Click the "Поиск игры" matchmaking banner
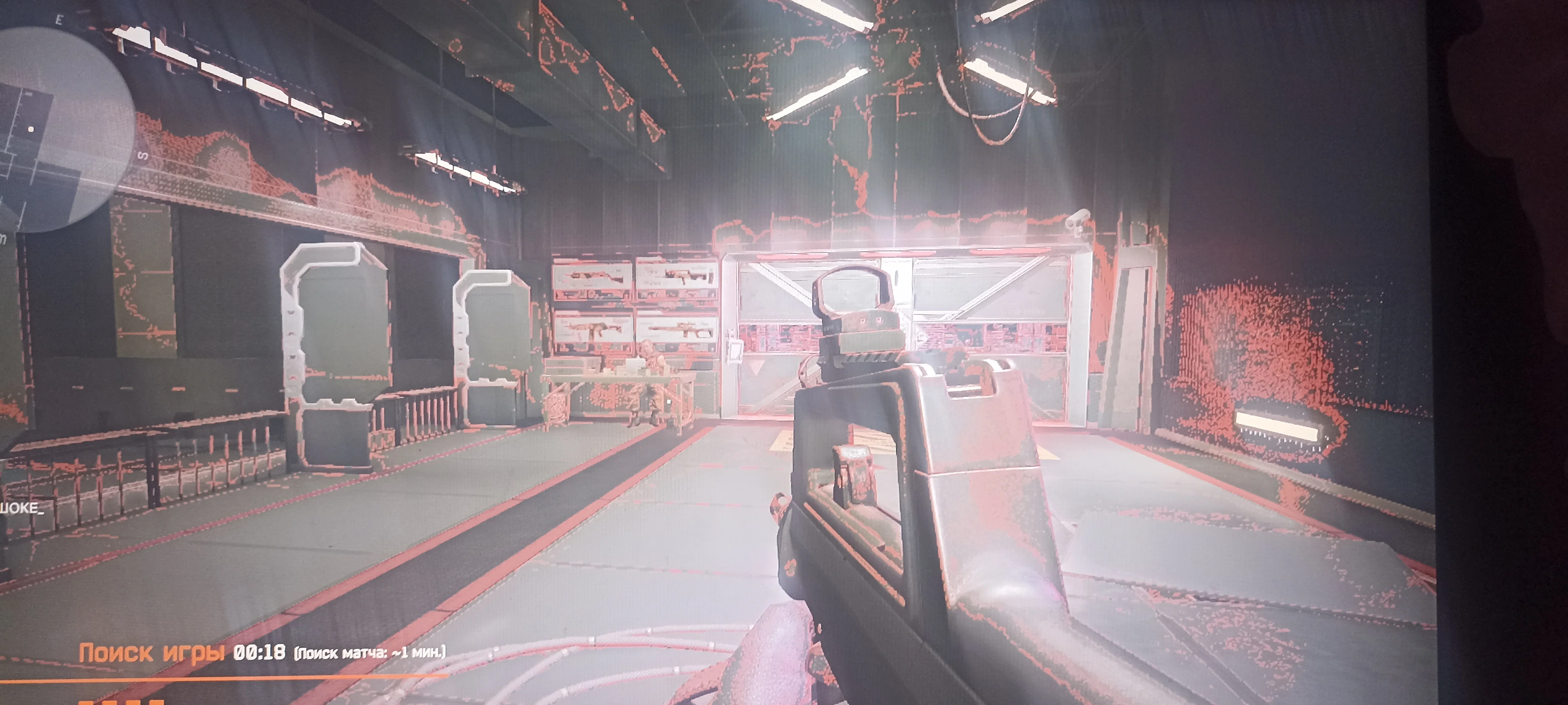This screenshot has height=705, width=1568. tap(152, 653)
